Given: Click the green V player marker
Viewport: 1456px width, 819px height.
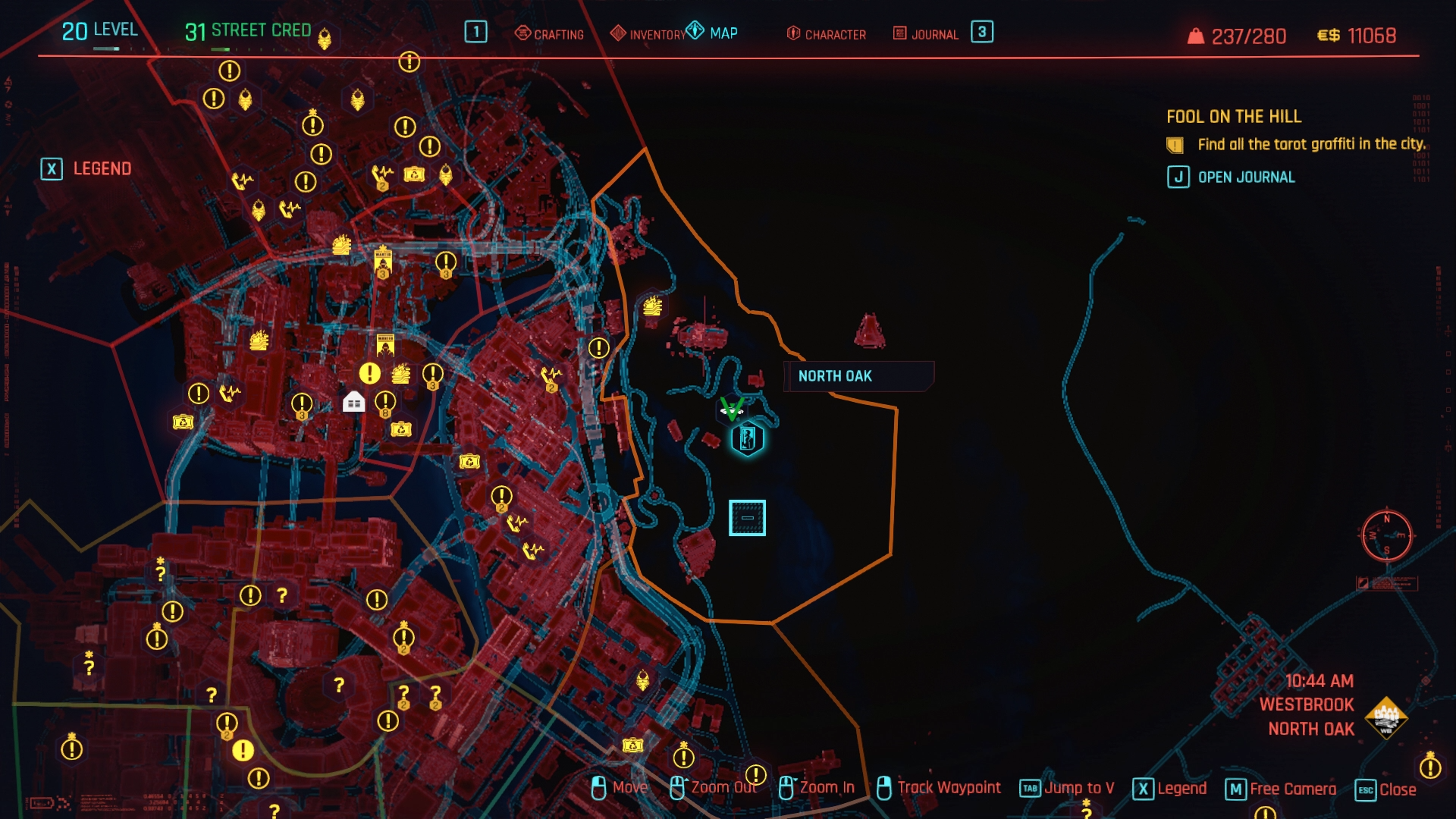Looking at the screenshot, I should (x=732, y=409).
